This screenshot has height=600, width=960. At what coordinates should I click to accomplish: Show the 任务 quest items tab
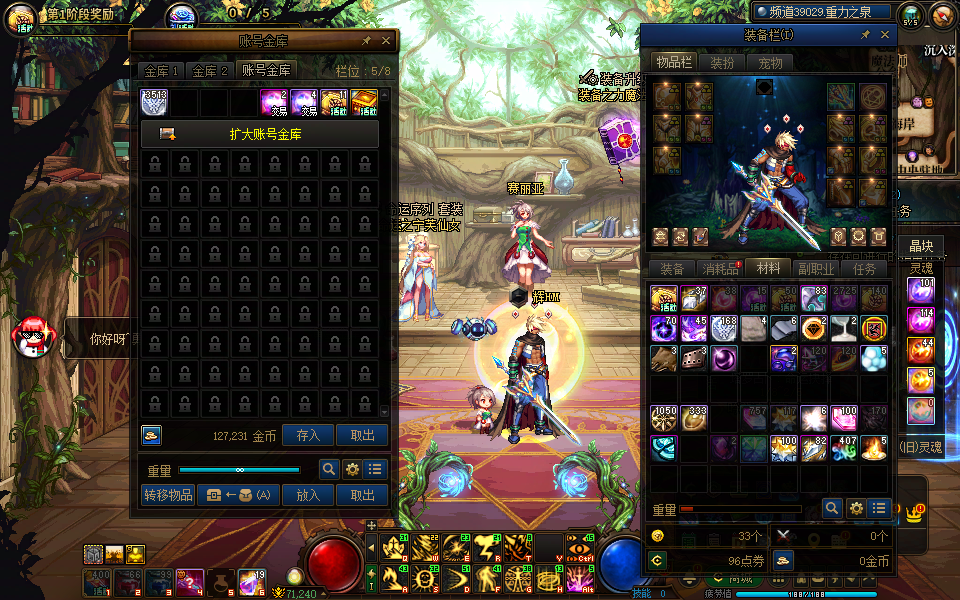point(865,269)
